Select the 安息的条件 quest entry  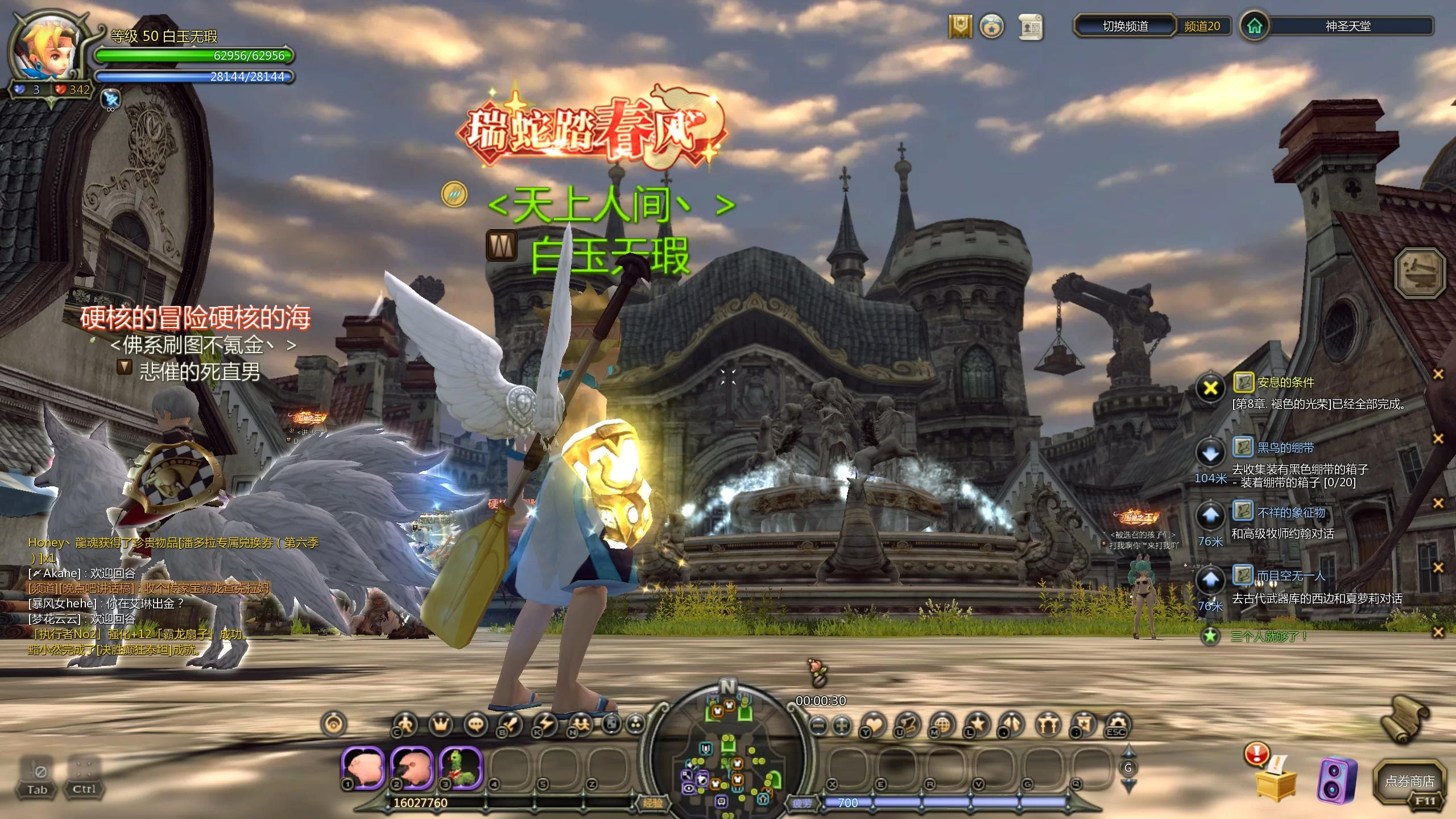tap(1285, 383)
